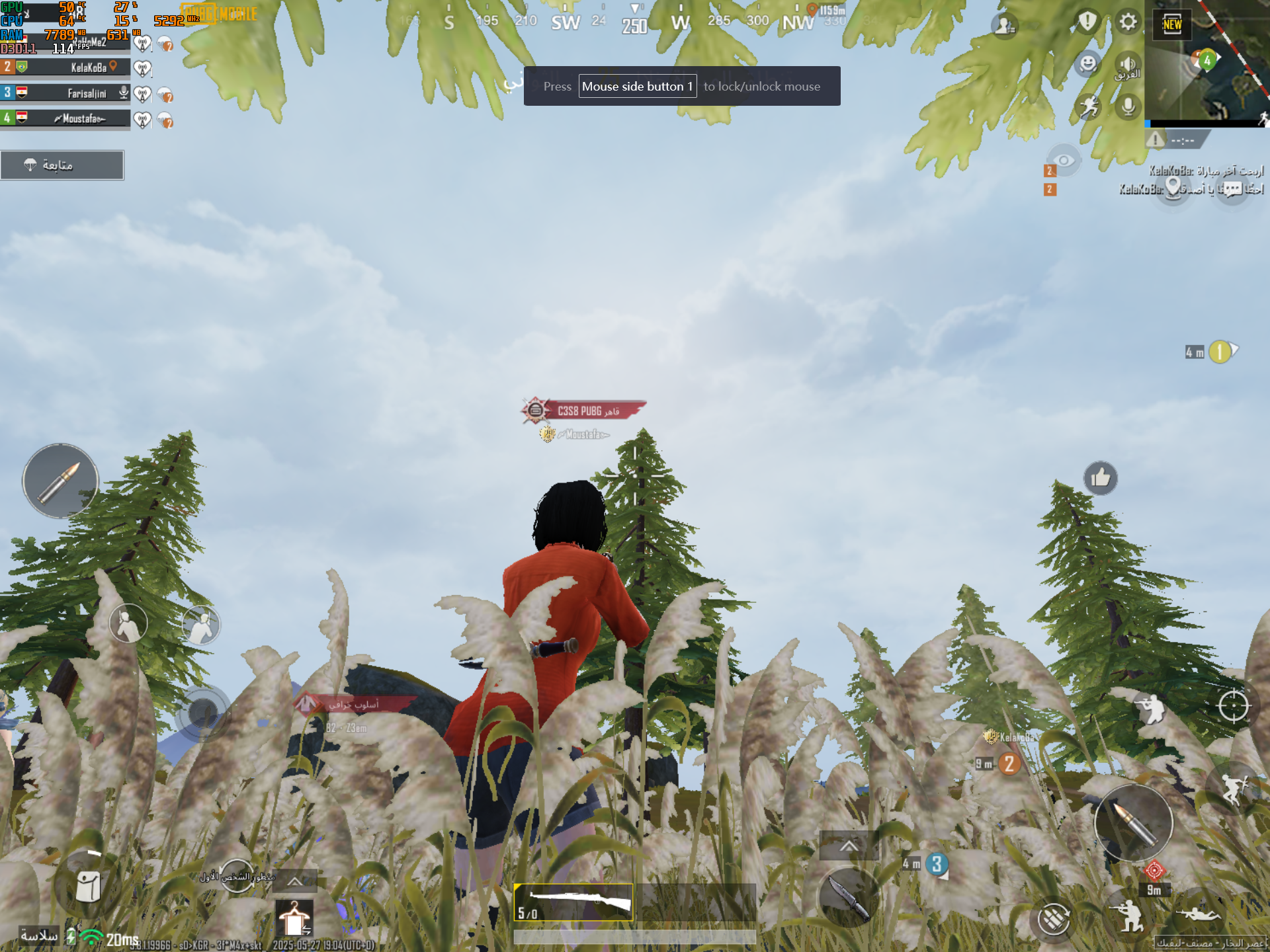Open the outfit hanger icon
The width and height of the screenshot is (1270, 952).
pos(294,919)
